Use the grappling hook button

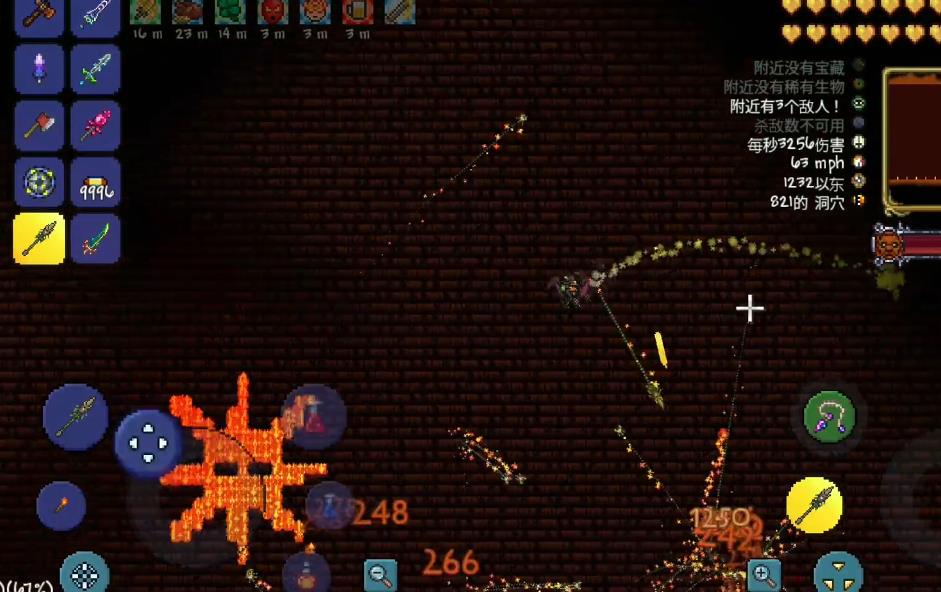[829, 418]
